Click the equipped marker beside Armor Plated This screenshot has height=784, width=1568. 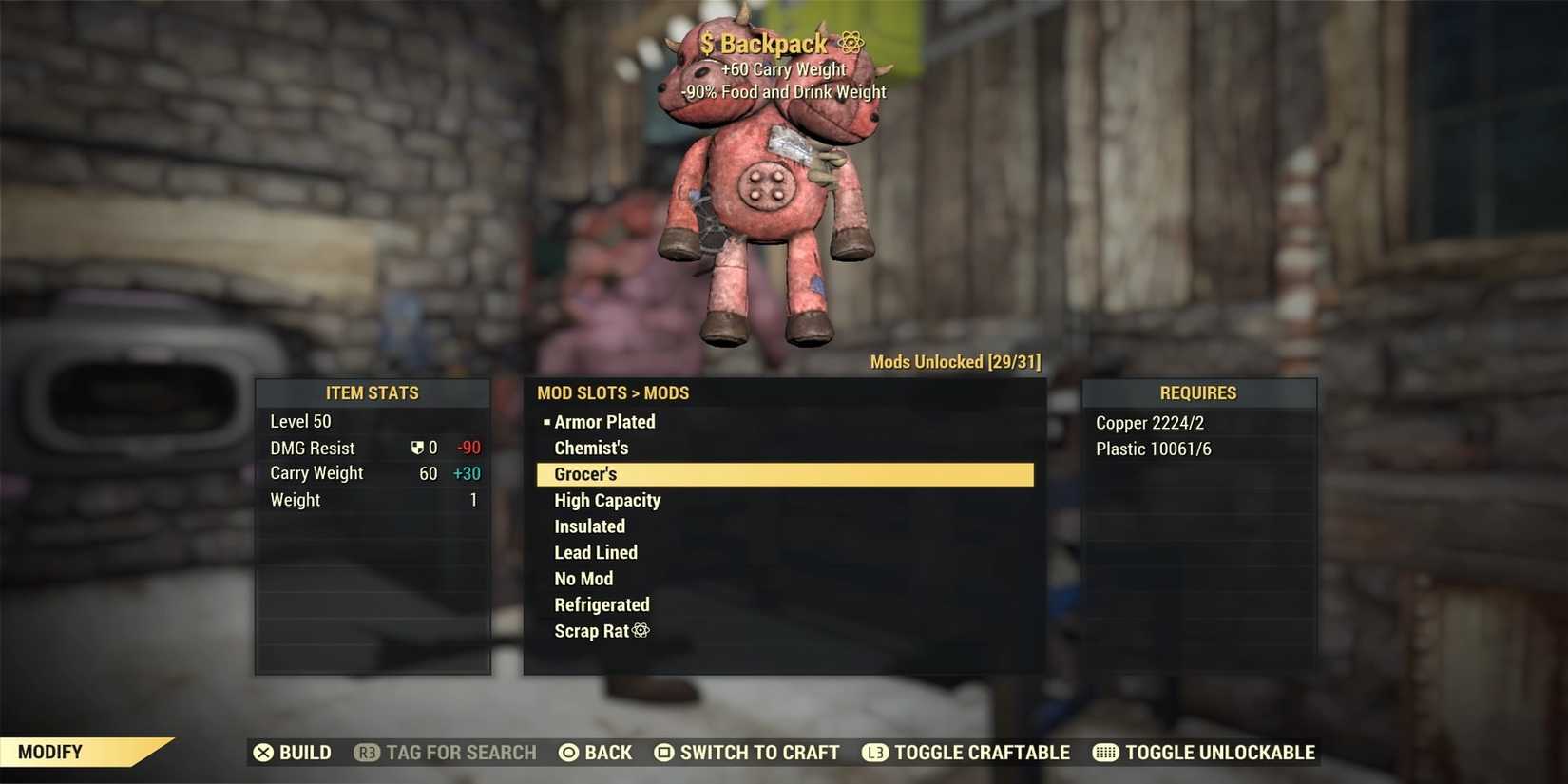point(546,421)
